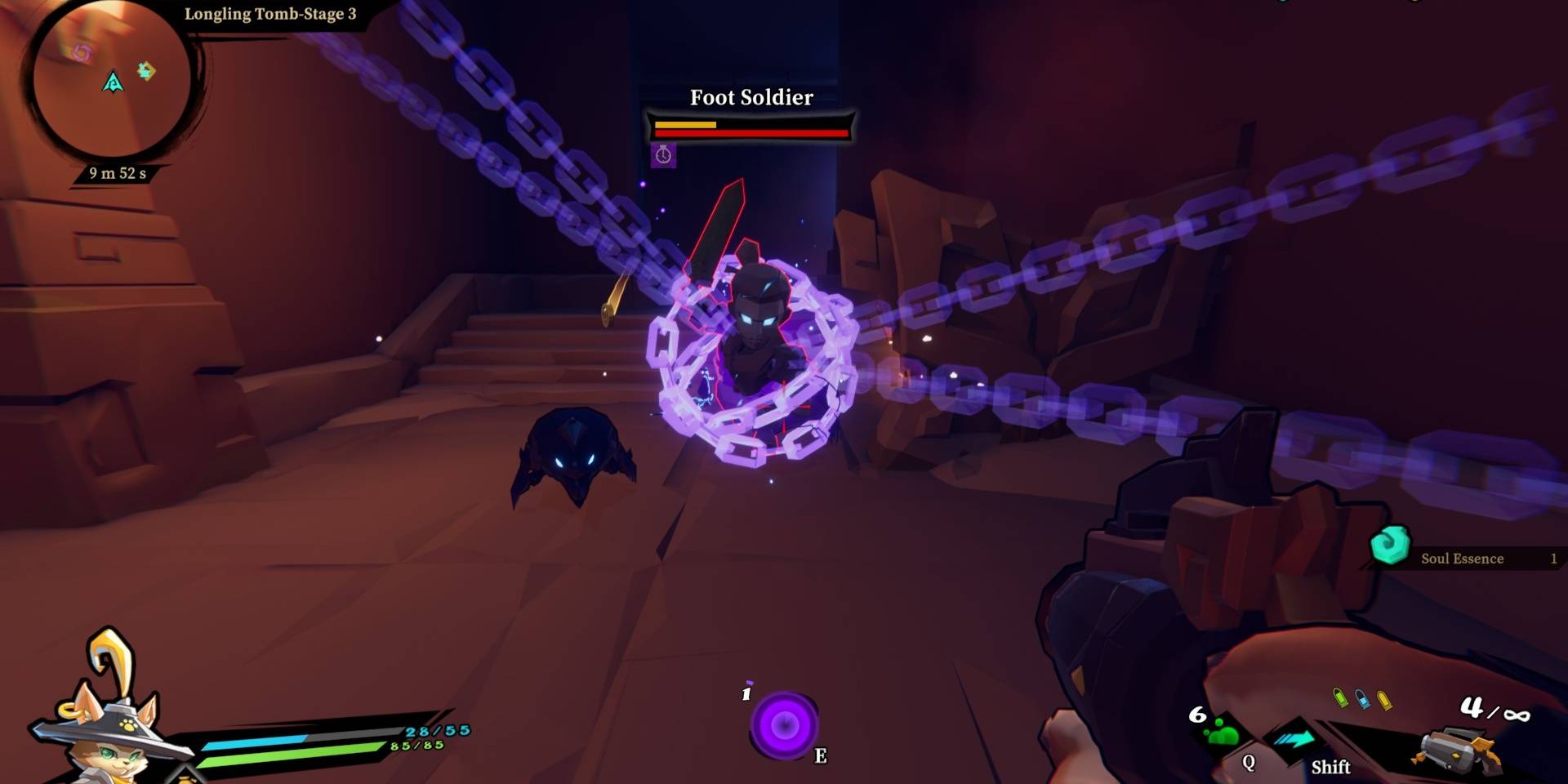Click the green ammo type icon
1568x784 pixels.
pyautogui.click(x=1339, y=697)
